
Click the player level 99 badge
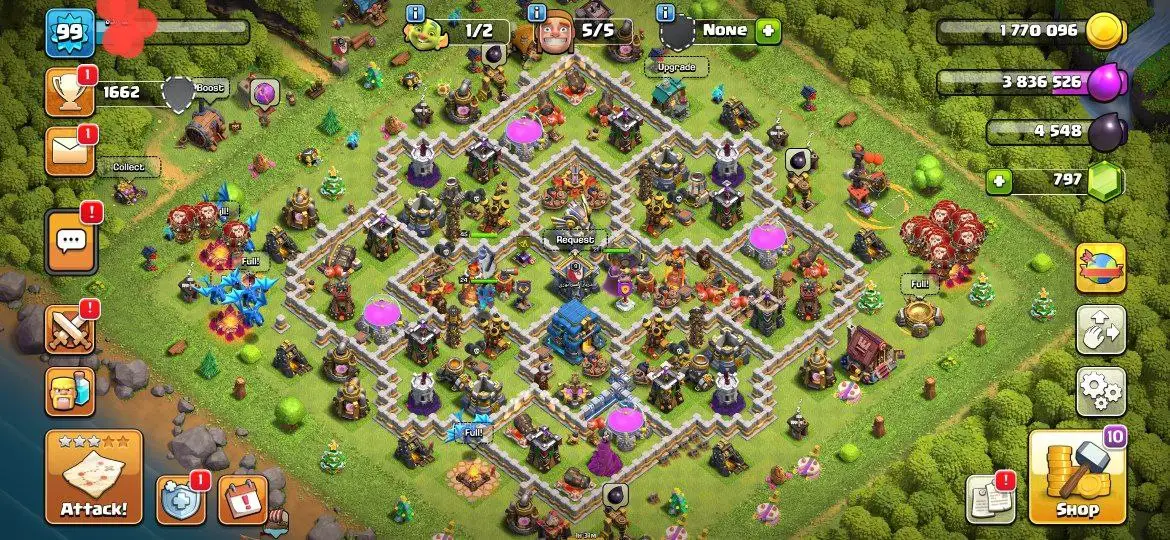point(69,32)
